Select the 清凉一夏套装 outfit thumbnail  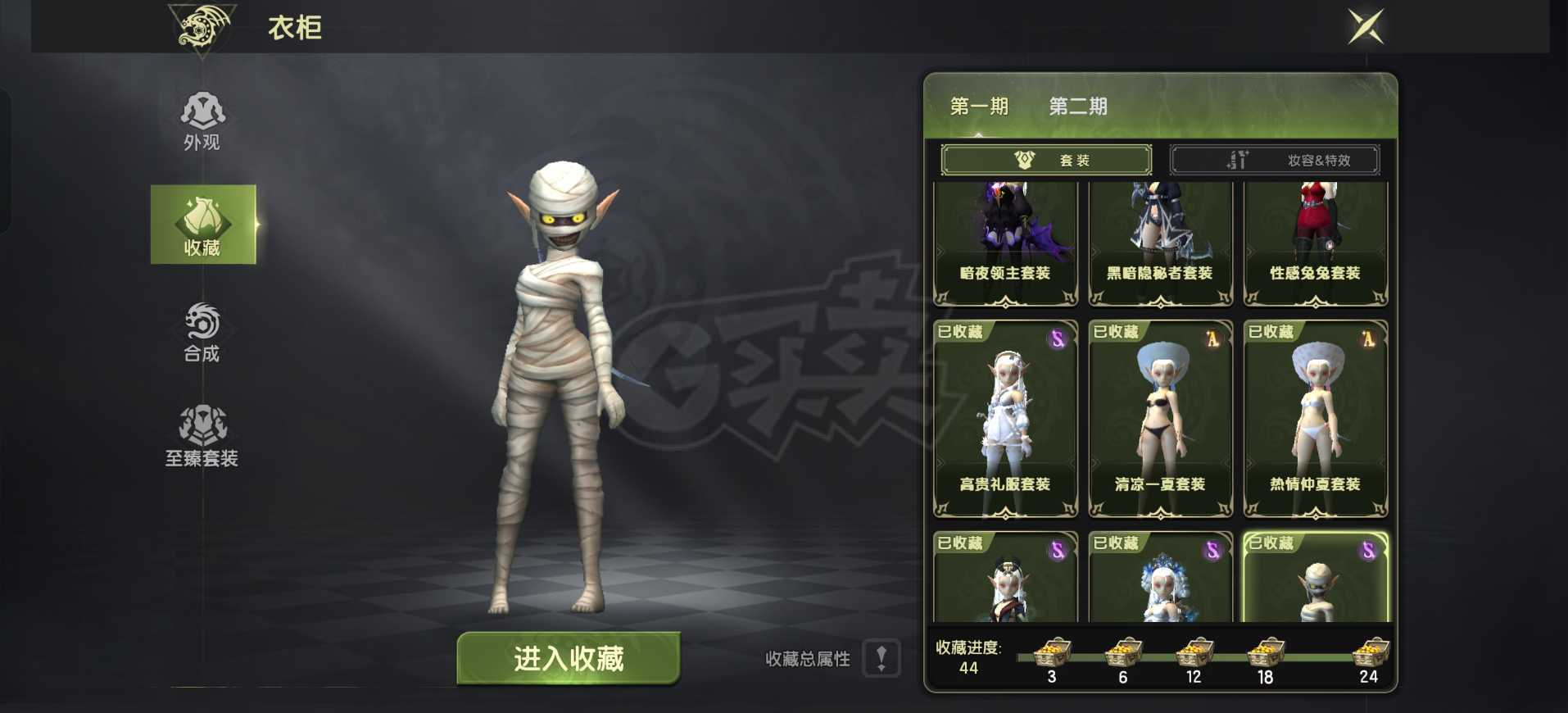1159,418
